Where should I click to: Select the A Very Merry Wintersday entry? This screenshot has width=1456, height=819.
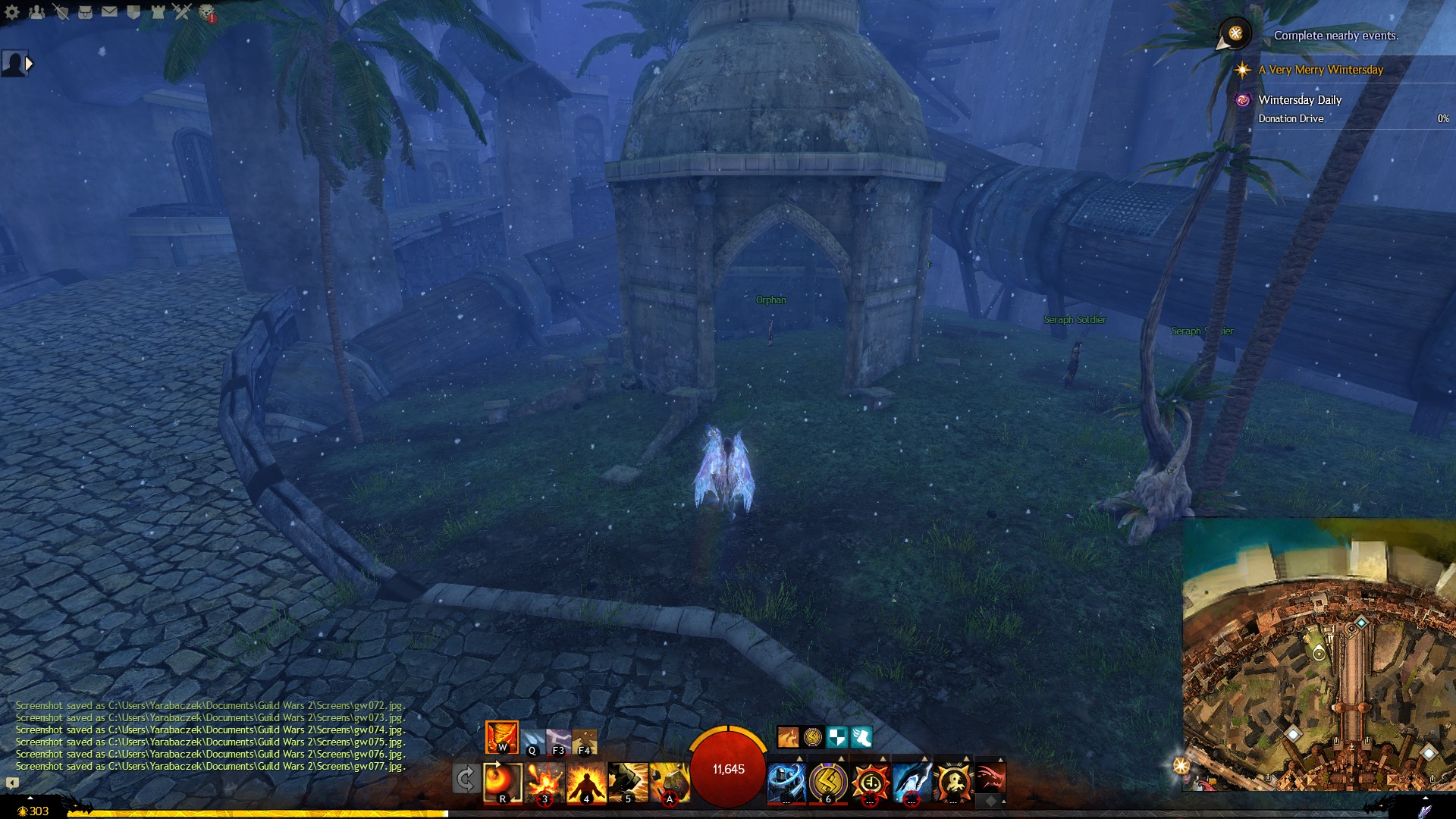(x=1320, y=70)
